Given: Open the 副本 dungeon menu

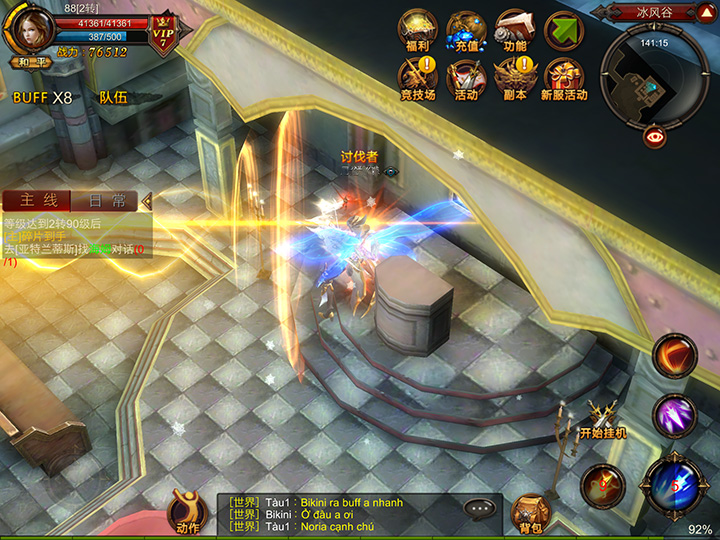Looking at the screenshot, I should (515, 78).
